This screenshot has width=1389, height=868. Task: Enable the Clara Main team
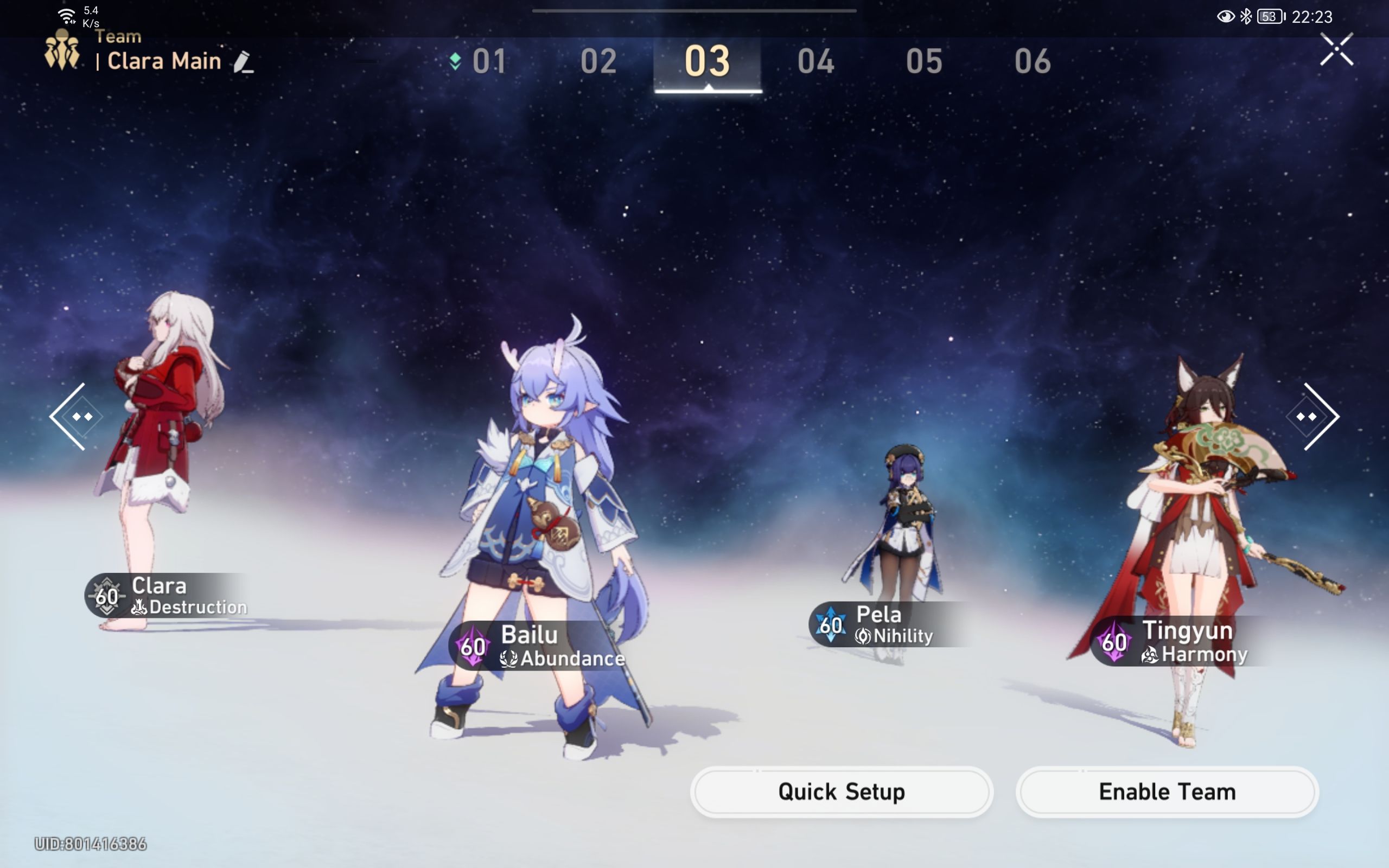tap(1167, 791)
